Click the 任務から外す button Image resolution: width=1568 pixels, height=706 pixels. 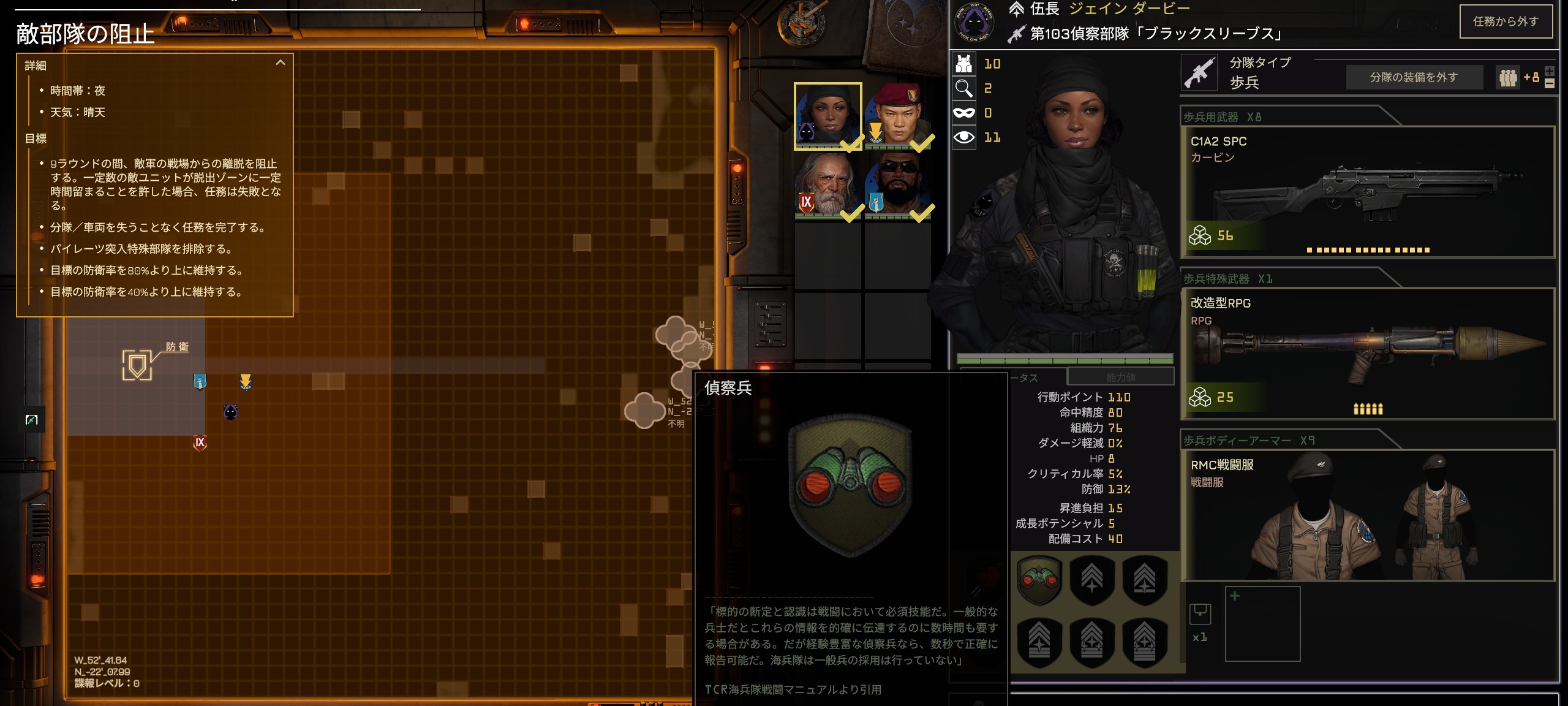tap(1506, 21)
